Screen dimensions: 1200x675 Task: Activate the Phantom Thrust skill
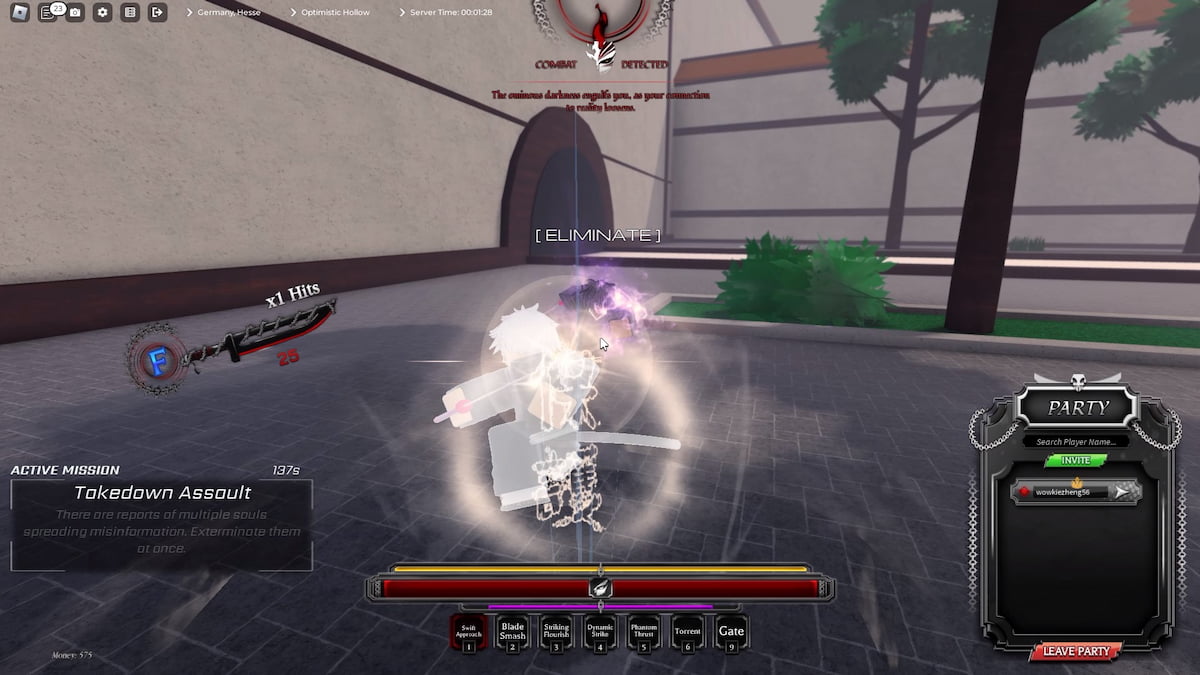point(644,632)
